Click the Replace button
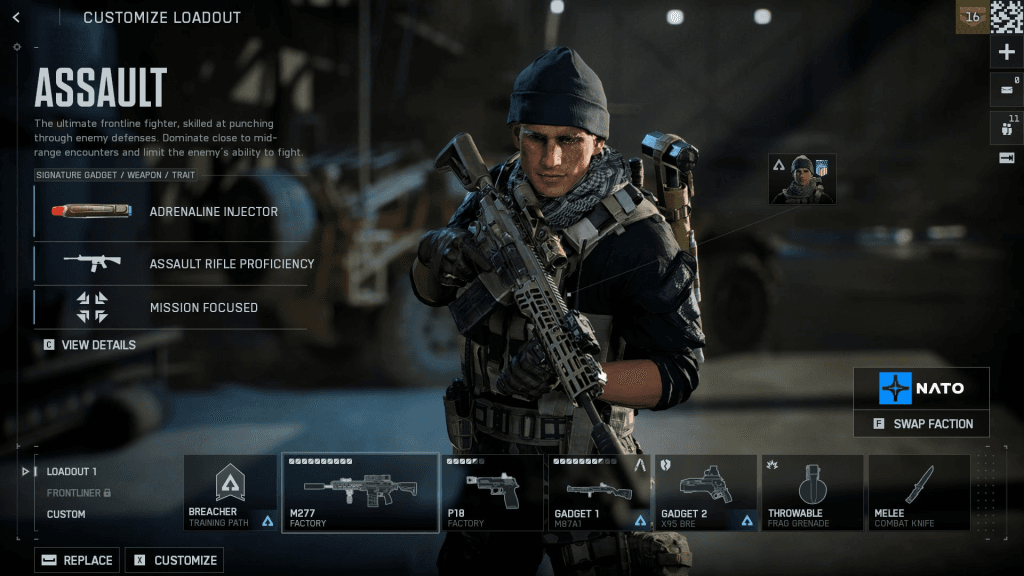Screen dimensions: 1024x576 point(78,560)
